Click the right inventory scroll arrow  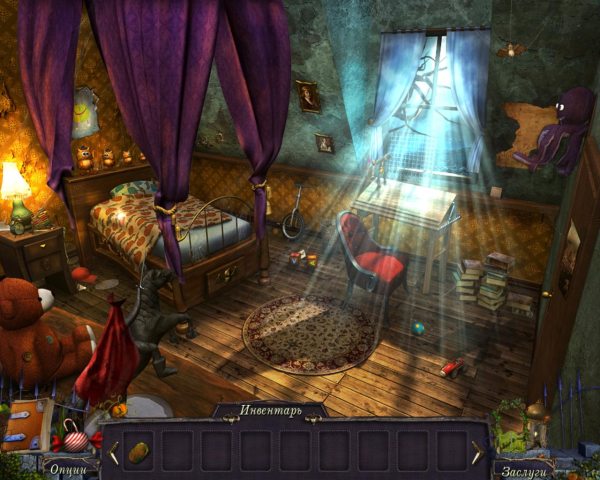click(x=476, y=452)
